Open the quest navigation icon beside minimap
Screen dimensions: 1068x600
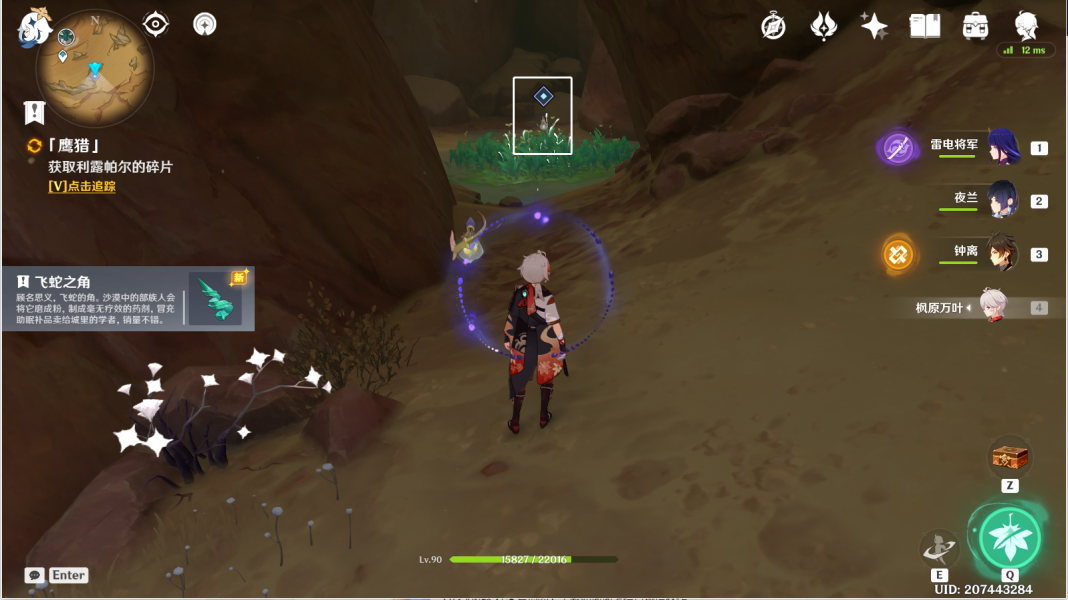[x=204, y=24]
